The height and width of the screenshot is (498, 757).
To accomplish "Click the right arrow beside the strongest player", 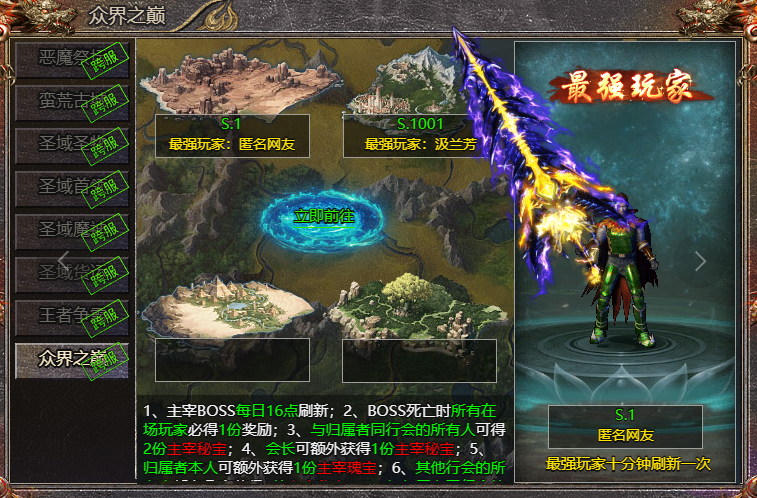I will [700, 261].
